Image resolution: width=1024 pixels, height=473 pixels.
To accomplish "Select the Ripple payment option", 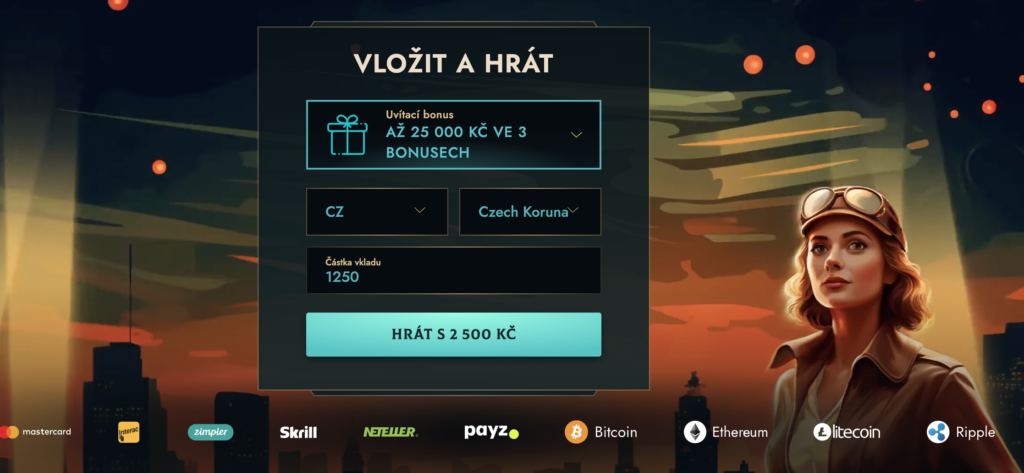I will click(960, 432).
